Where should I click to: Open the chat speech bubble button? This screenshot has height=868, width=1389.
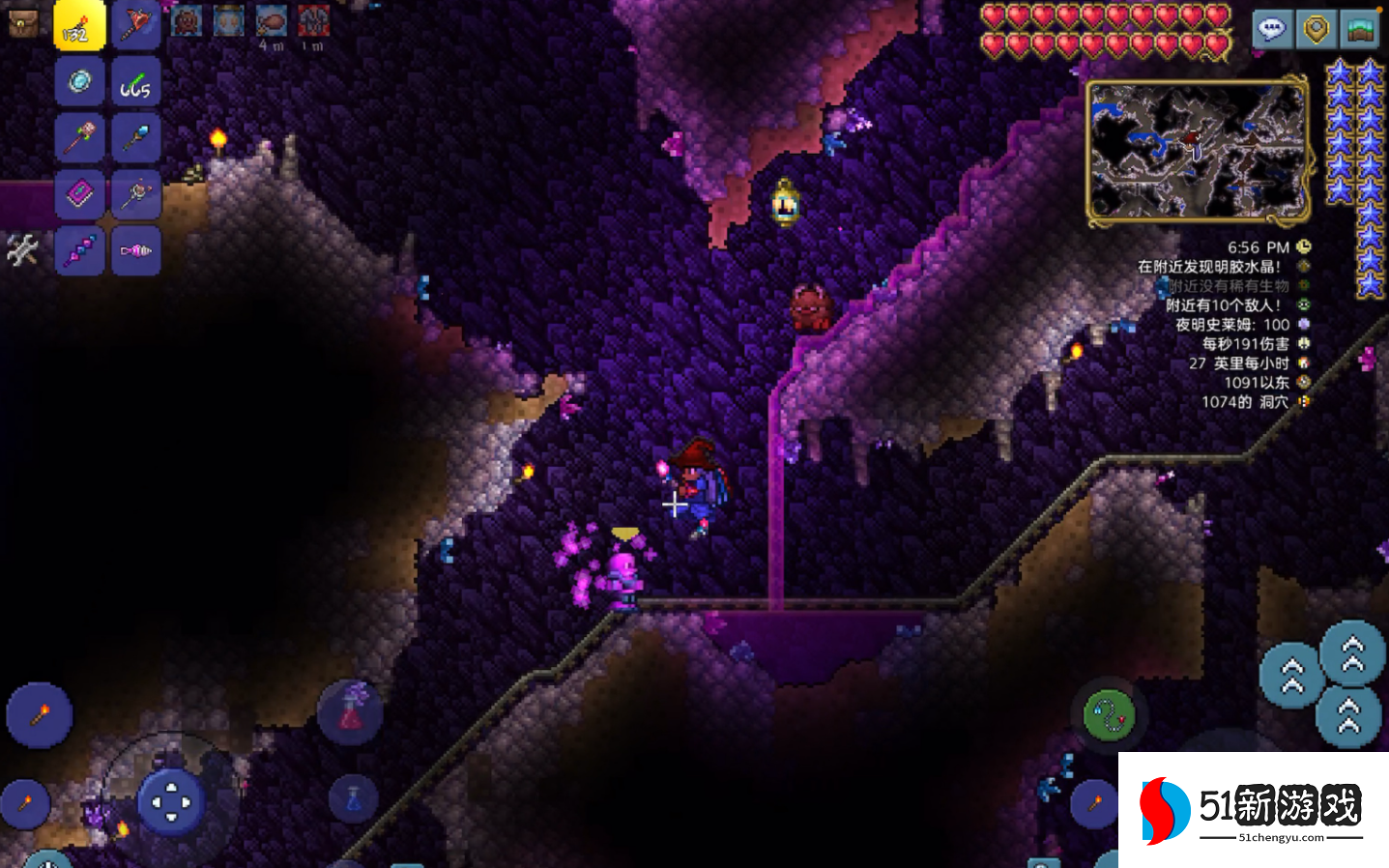pyautogui.click(x=1272, y=29)
